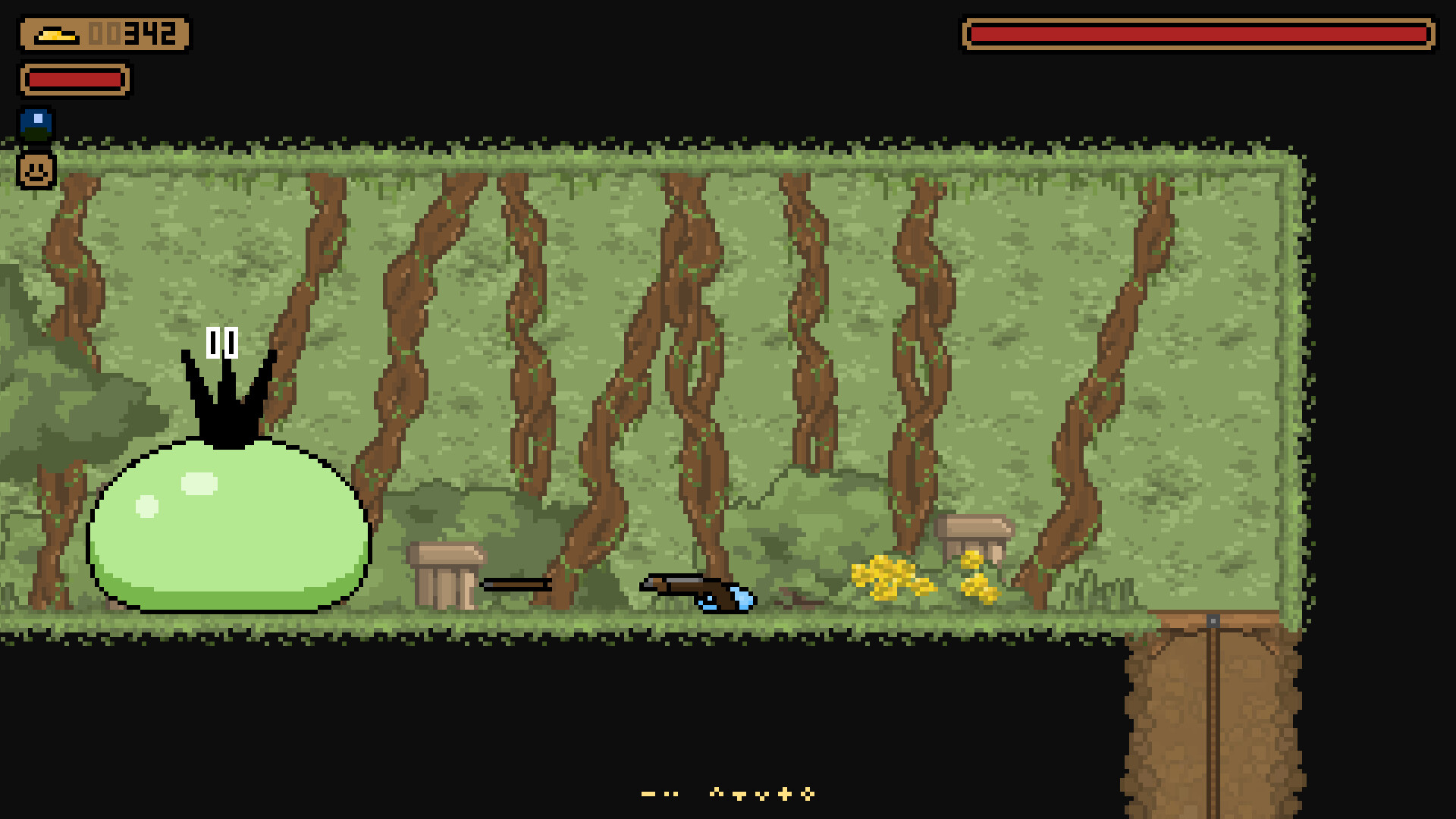Image resolution: width=1456 pixels, height=819 pixels.
Task: Click the dash symbol in the bottom hotbar
Action: (648, 794)
